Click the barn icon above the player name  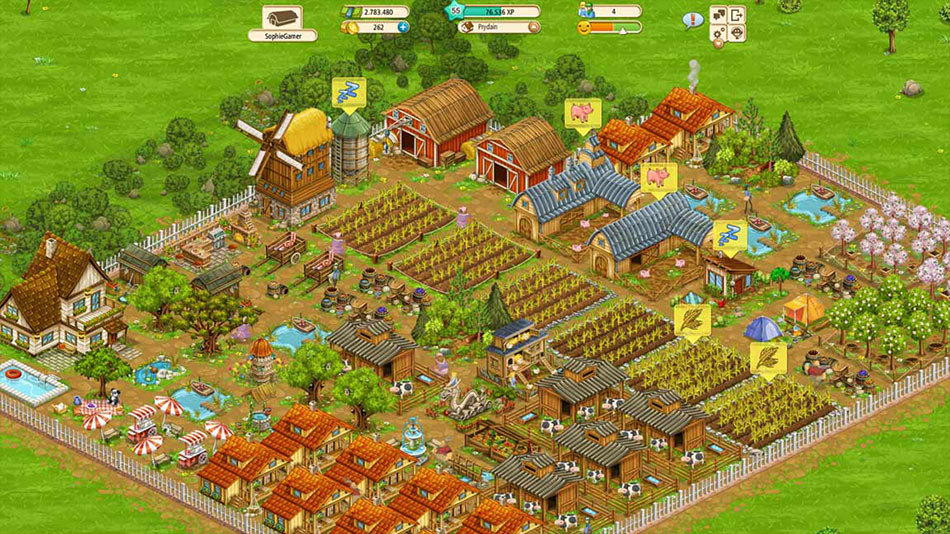tap(282, 17)
